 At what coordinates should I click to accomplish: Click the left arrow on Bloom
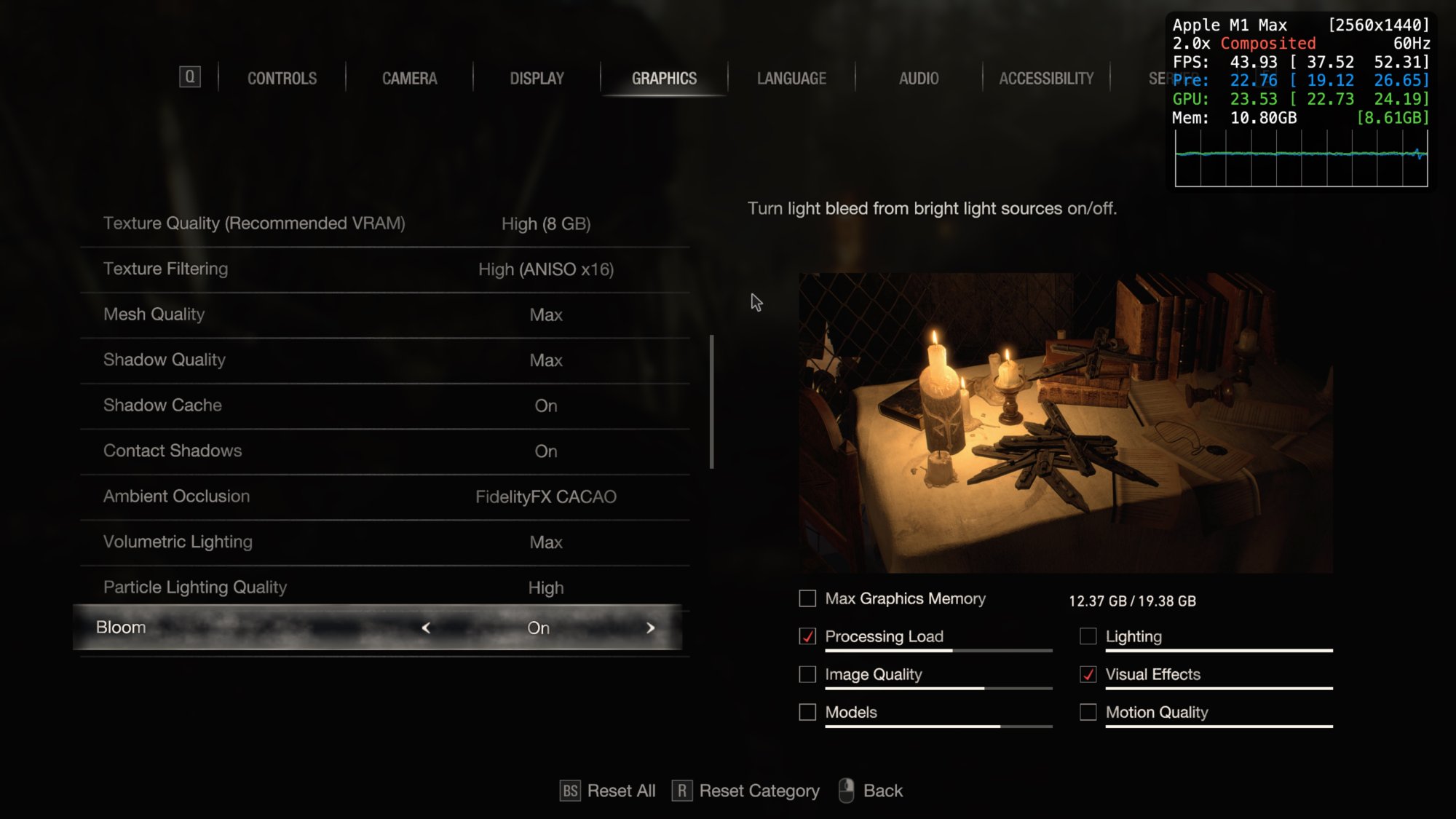(x=426, y=628)
